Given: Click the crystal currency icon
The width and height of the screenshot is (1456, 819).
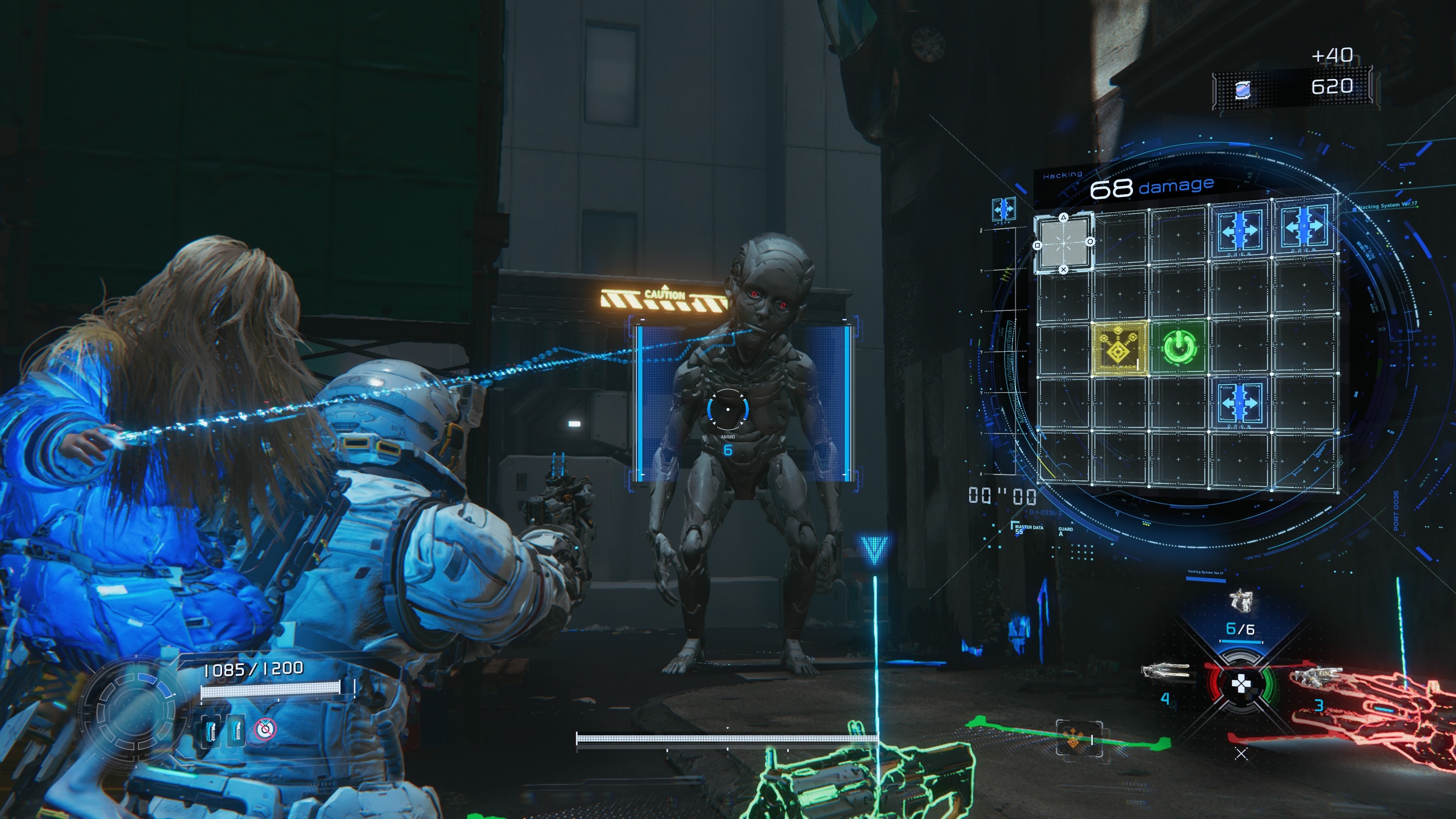Looking at the screenshot, I should pos(1243,89).
